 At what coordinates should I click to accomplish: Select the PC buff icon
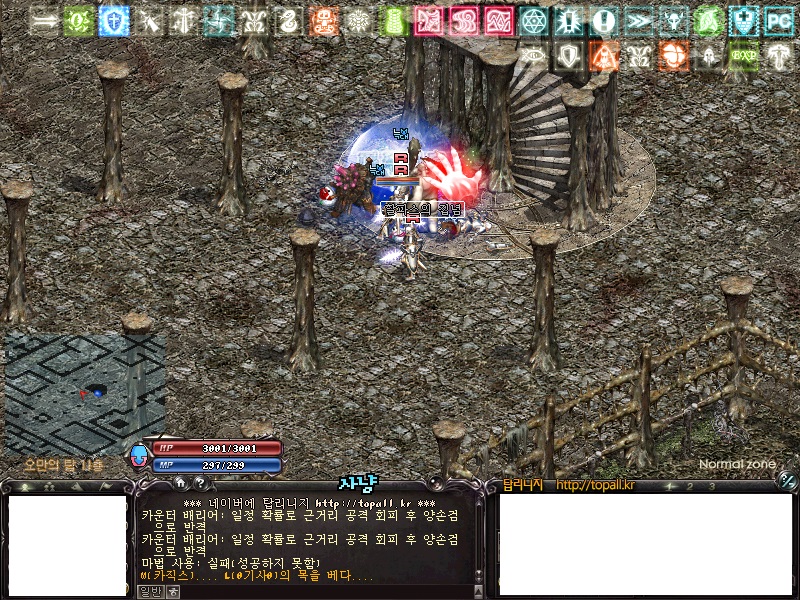point(777,20)
